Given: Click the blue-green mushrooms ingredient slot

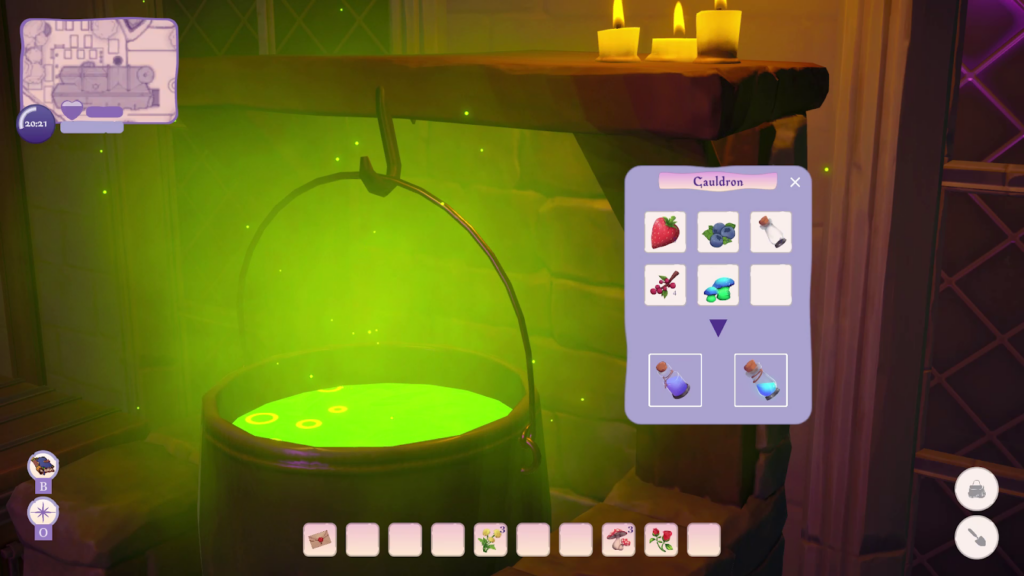Looking at the screenshot, I should 718,285.
